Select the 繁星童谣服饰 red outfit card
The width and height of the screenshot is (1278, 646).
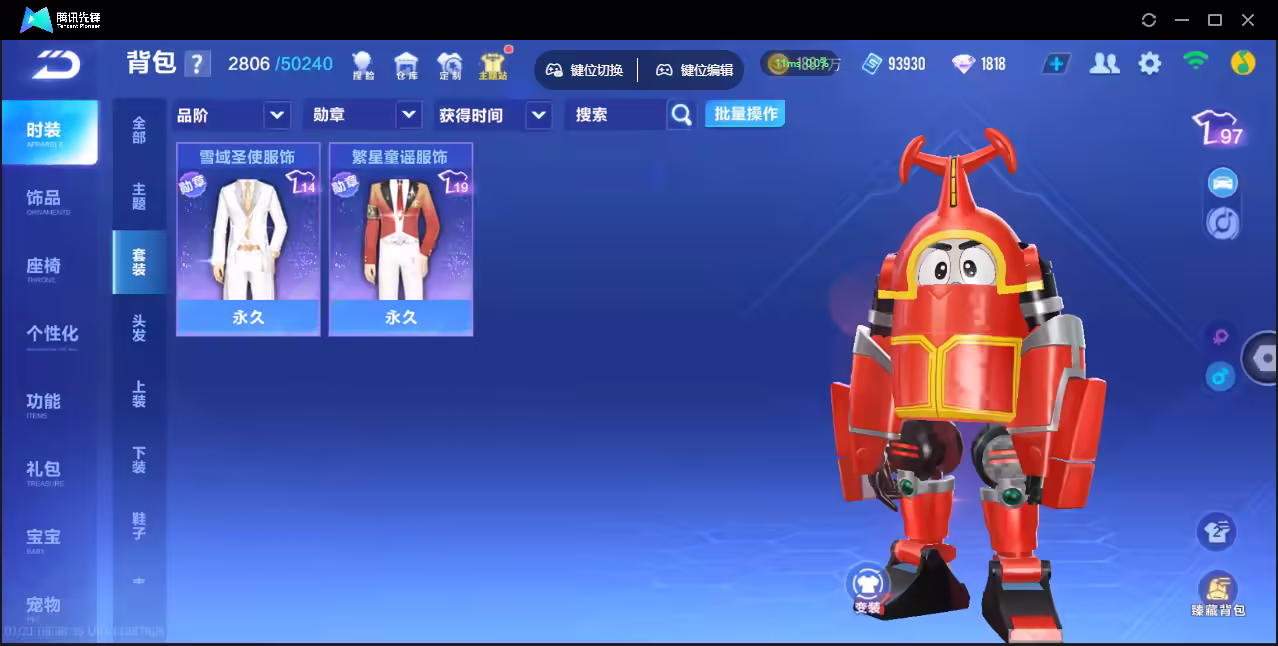[x=400, y=240]
